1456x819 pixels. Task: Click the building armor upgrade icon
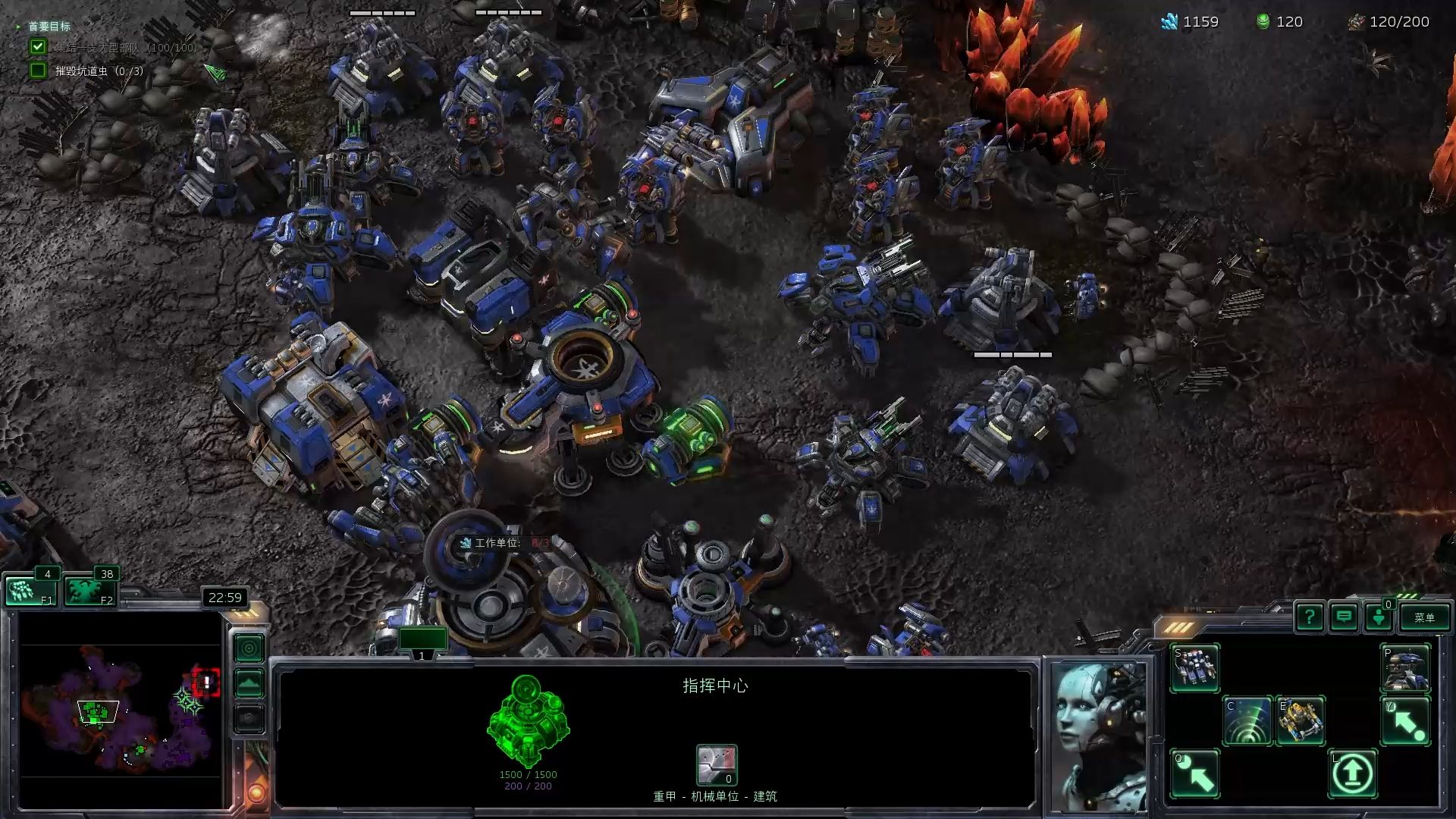coord(717,764)
